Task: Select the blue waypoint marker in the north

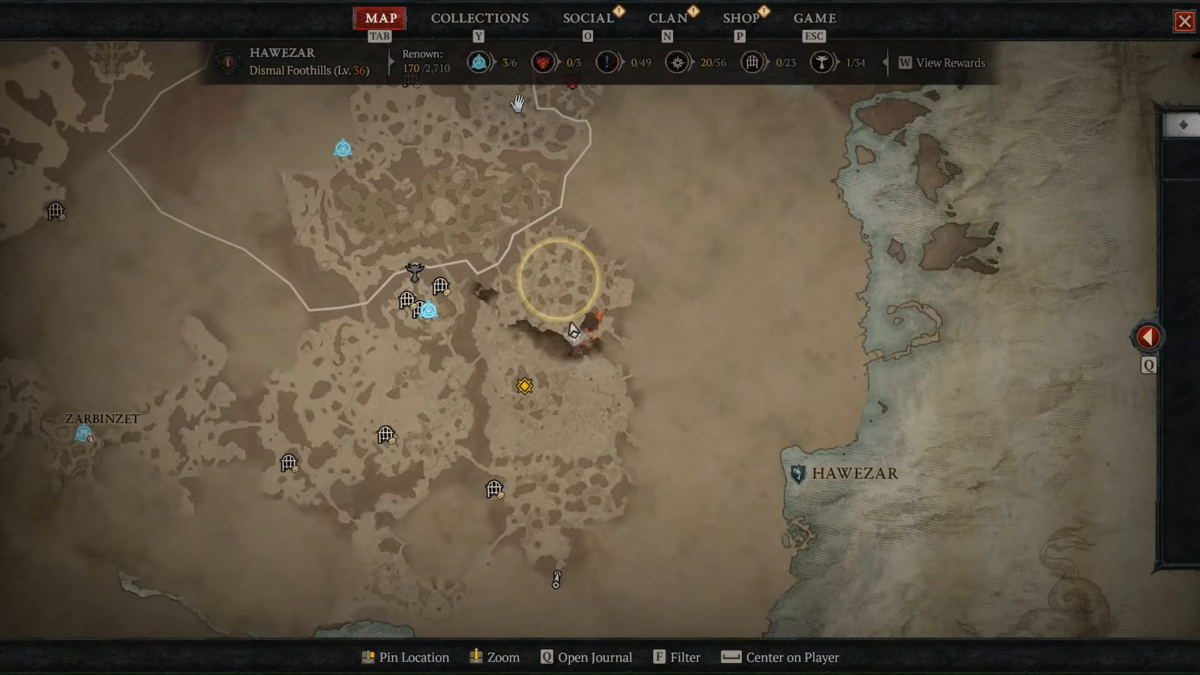Action: [x=343, y=149]
